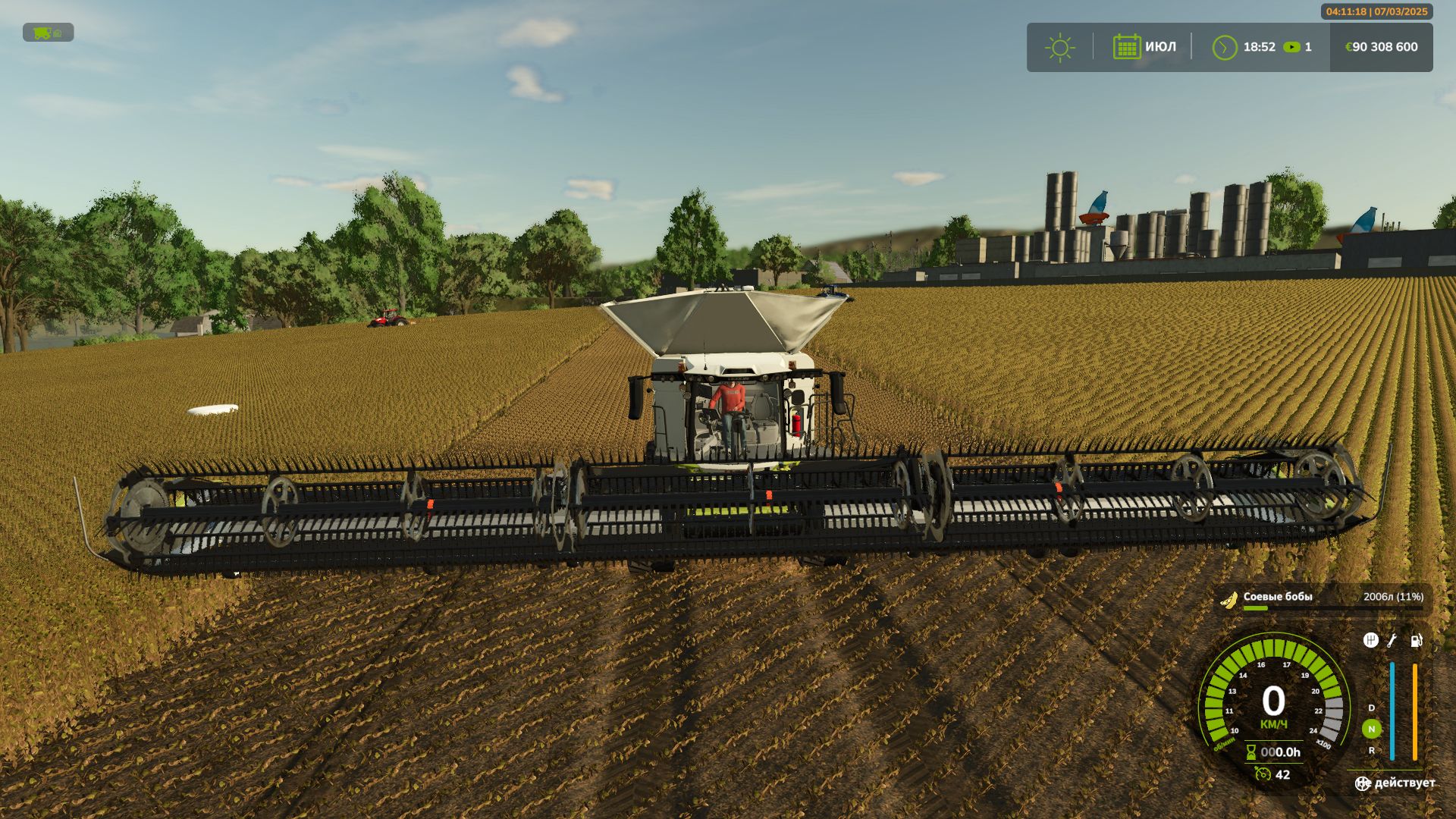Viewport: 1456px width, 819px height.
Task: Select the wrench damage icon
Action: pos(1392,641)
